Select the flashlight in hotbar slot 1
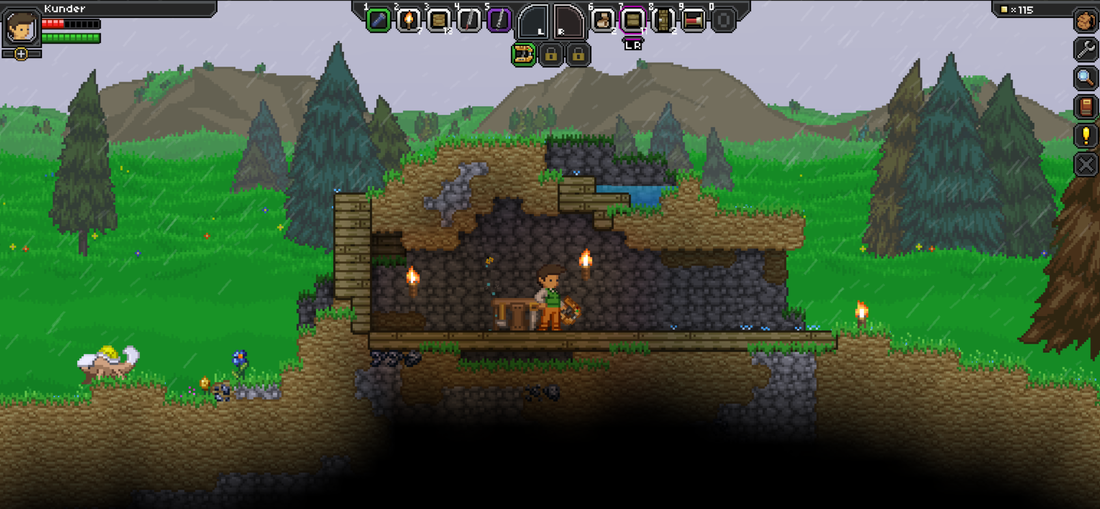 [378, 20]
